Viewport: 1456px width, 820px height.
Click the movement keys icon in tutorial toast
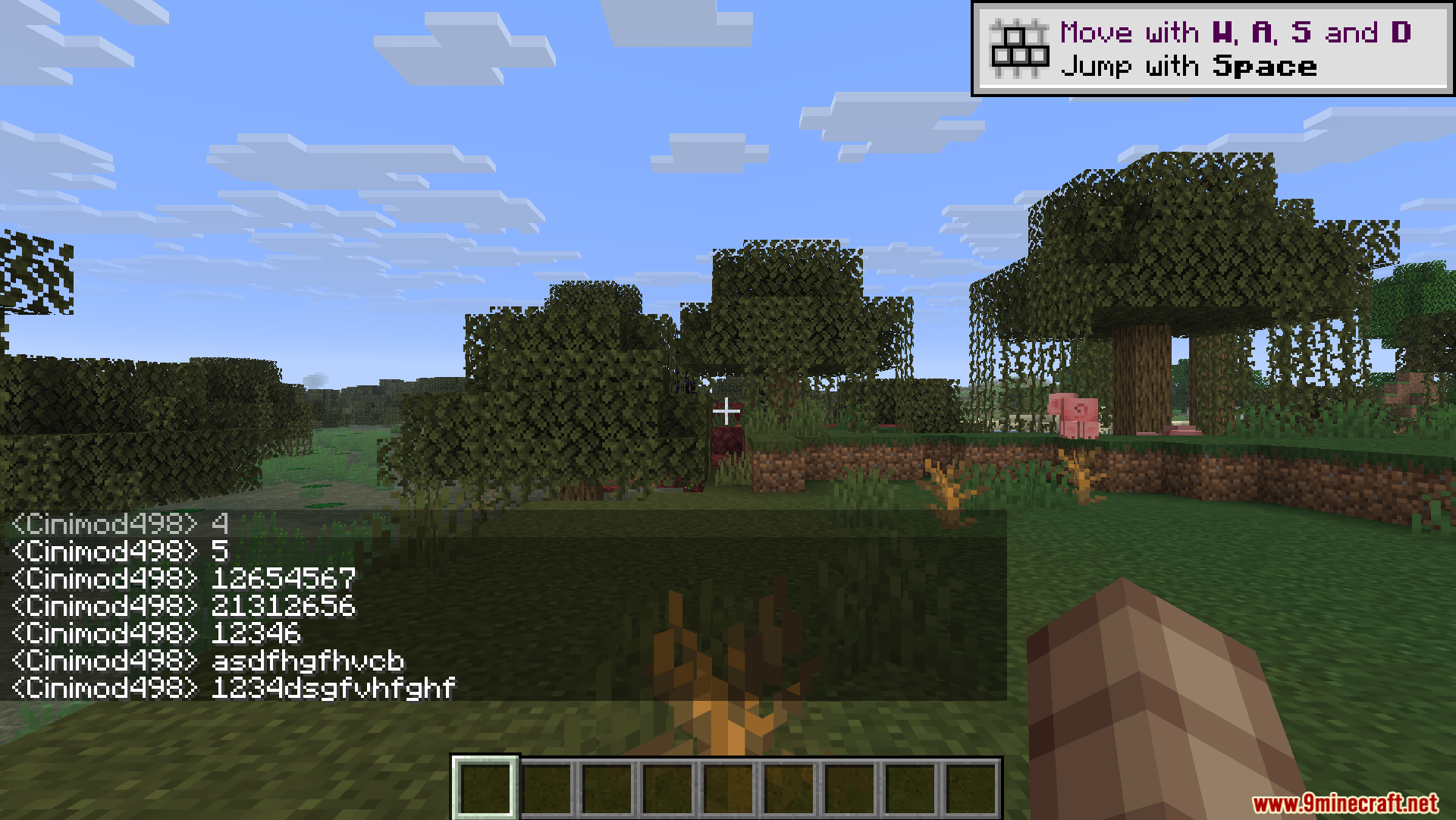click(x=1019, y=47)
